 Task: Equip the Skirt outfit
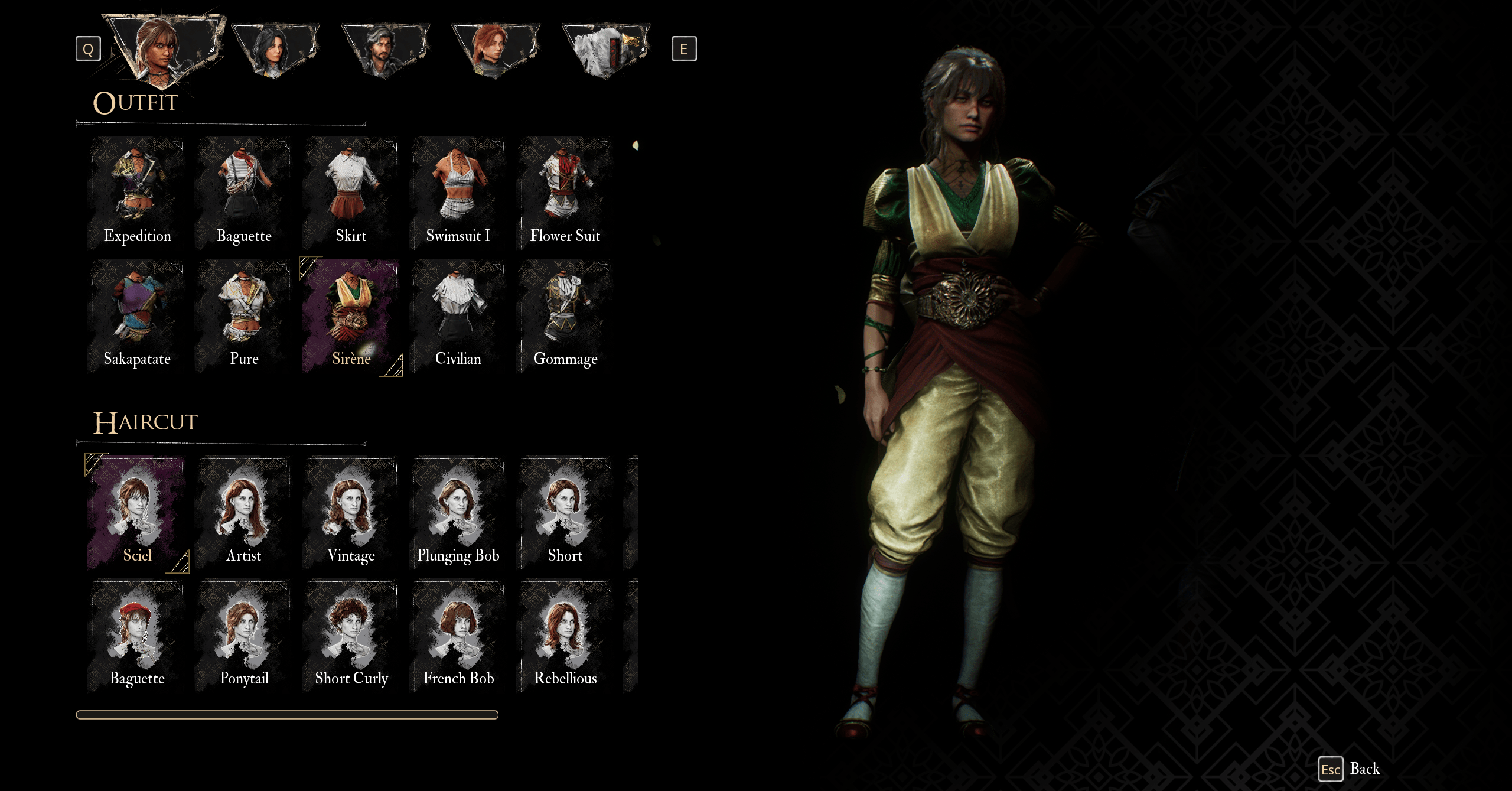tap(351, 193)
